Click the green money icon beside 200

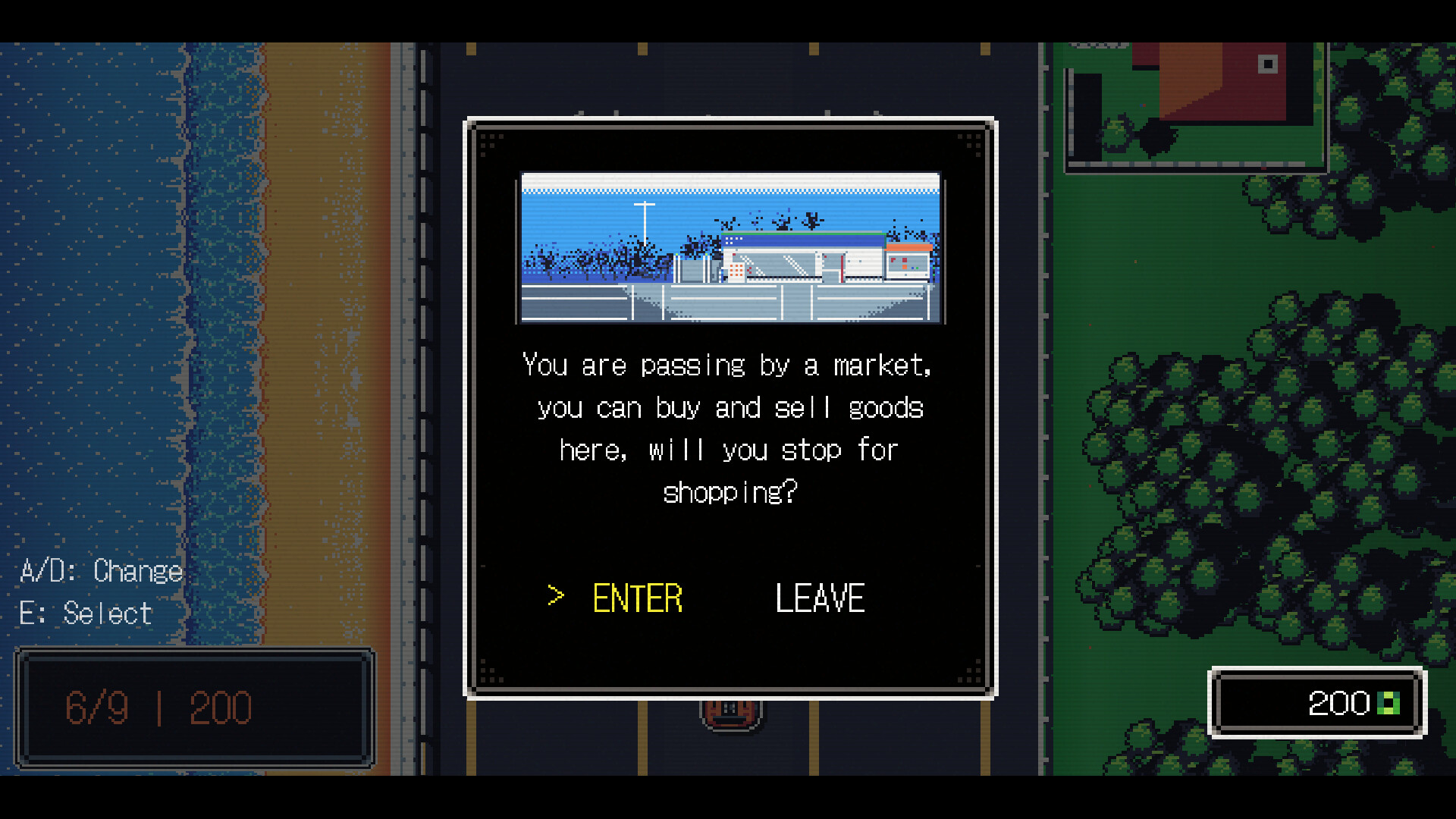tap(1389, 704)
